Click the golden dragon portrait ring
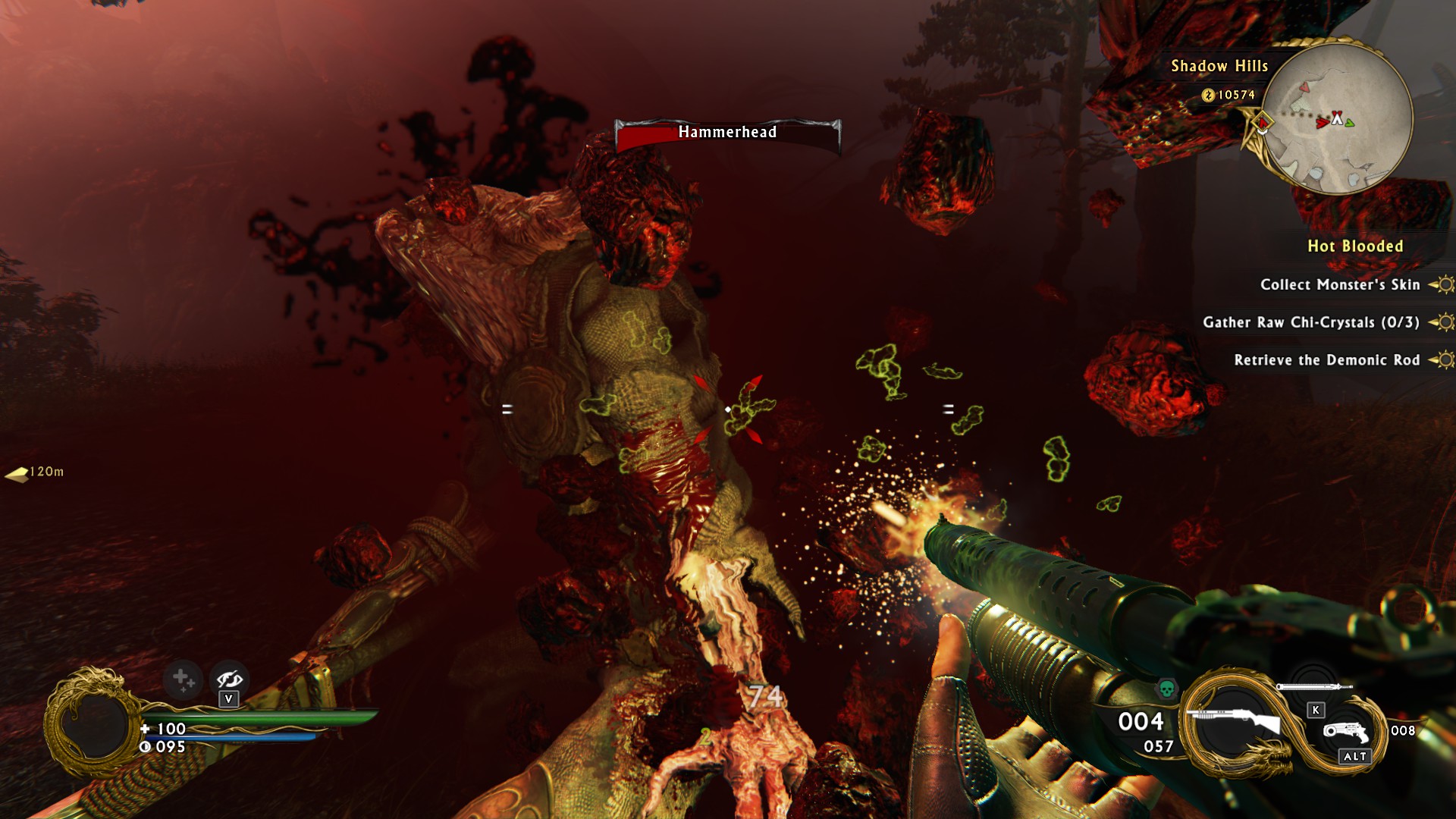Screen dimensions: 1456x819 click(91, 723)
